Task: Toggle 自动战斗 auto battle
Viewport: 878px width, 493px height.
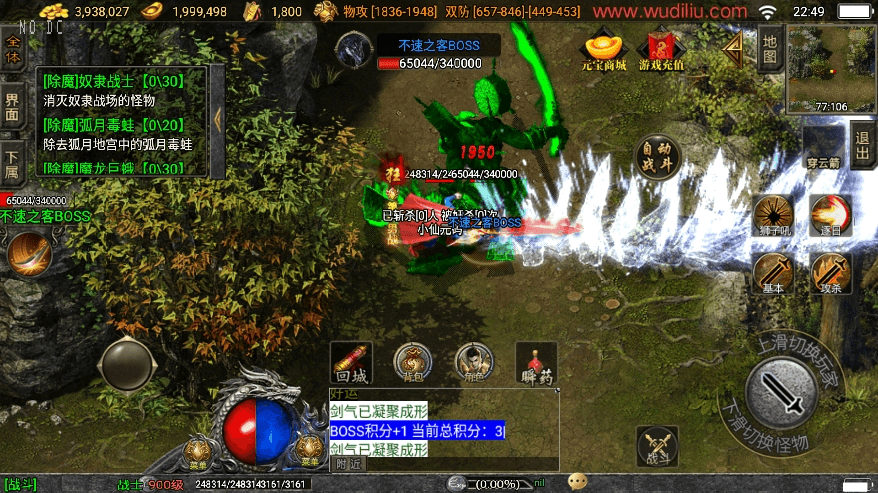Action: [655, 157]
